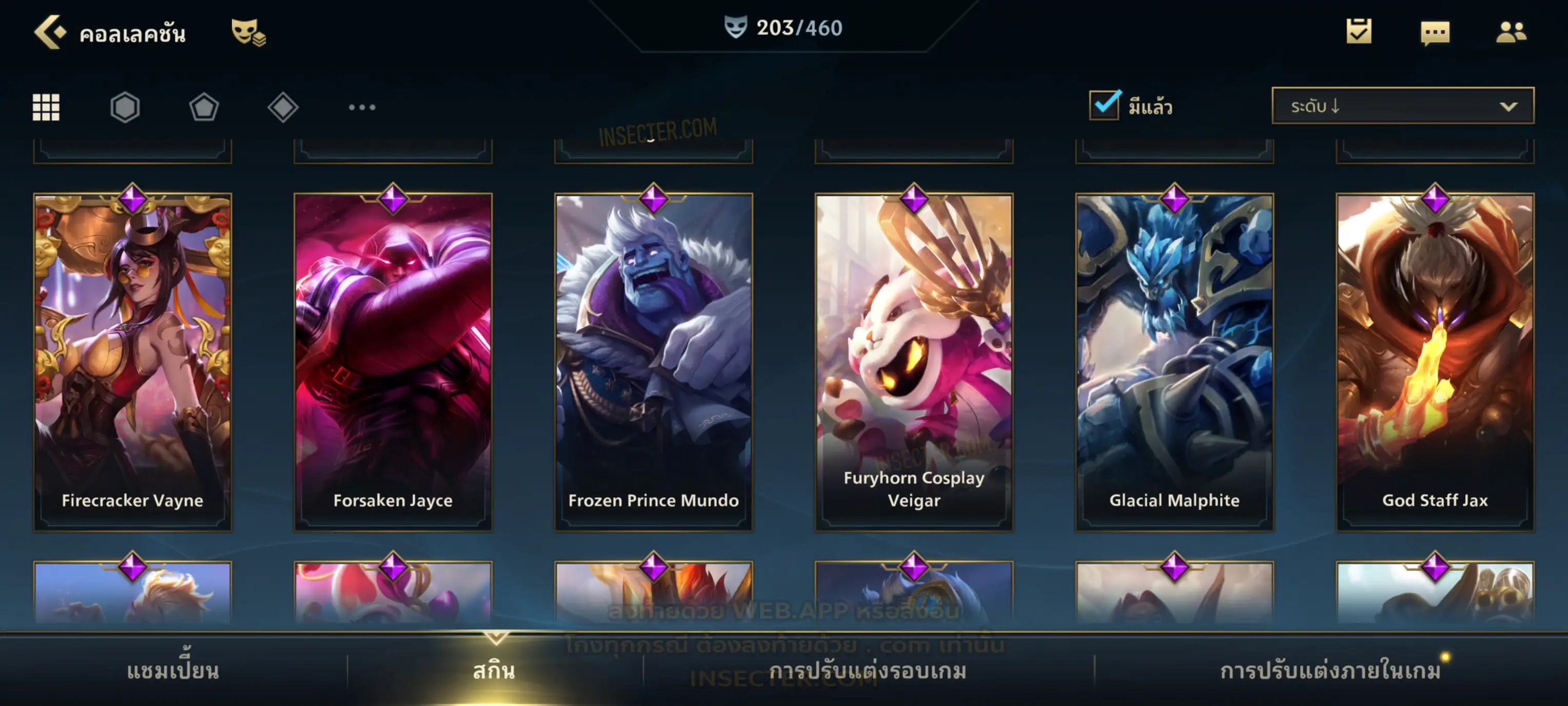
Task: Open the missions checklist icon
Action: pyautogui.click(x=1359, y=31)
